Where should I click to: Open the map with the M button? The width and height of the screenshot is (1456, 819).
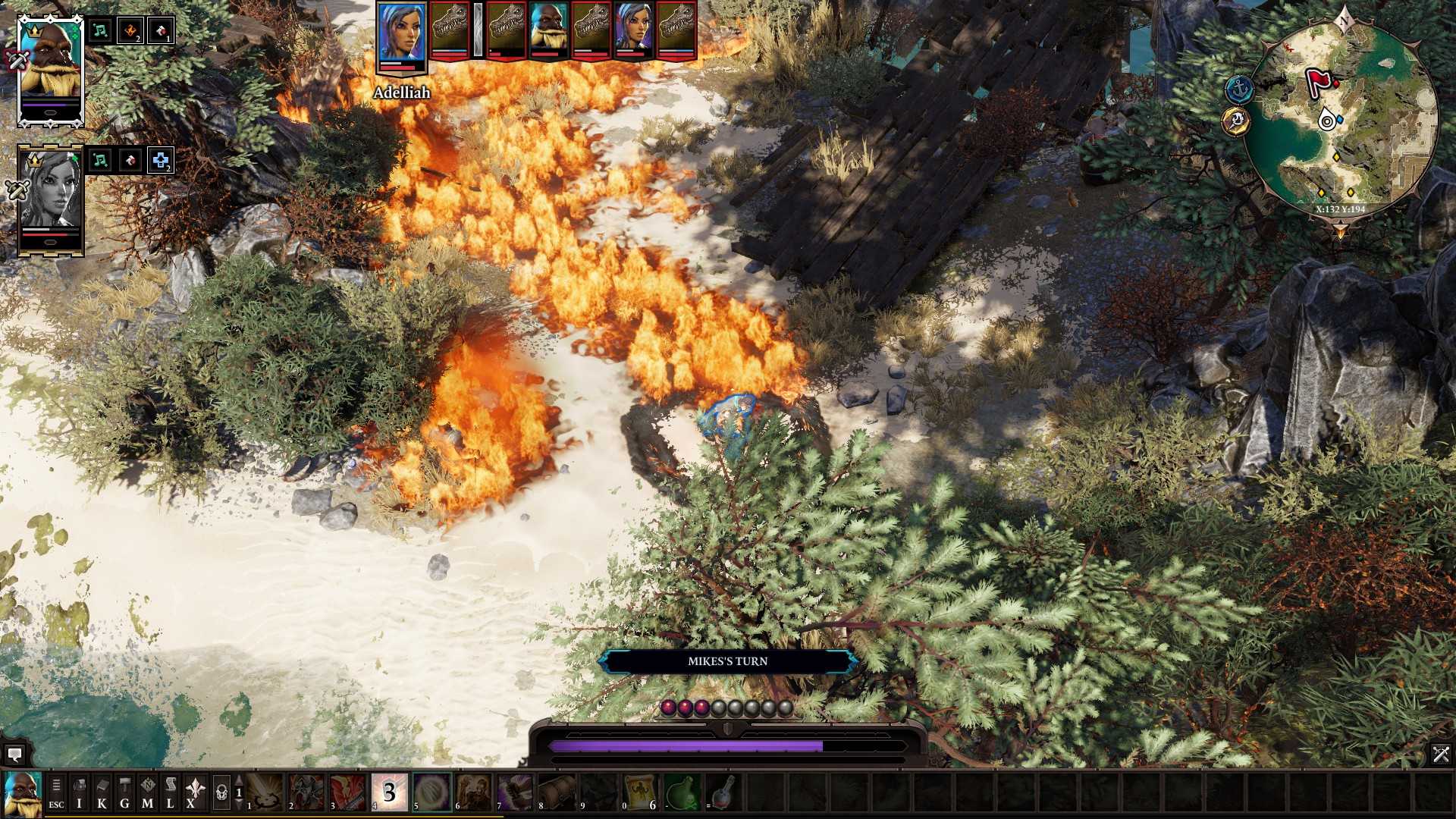147,793
